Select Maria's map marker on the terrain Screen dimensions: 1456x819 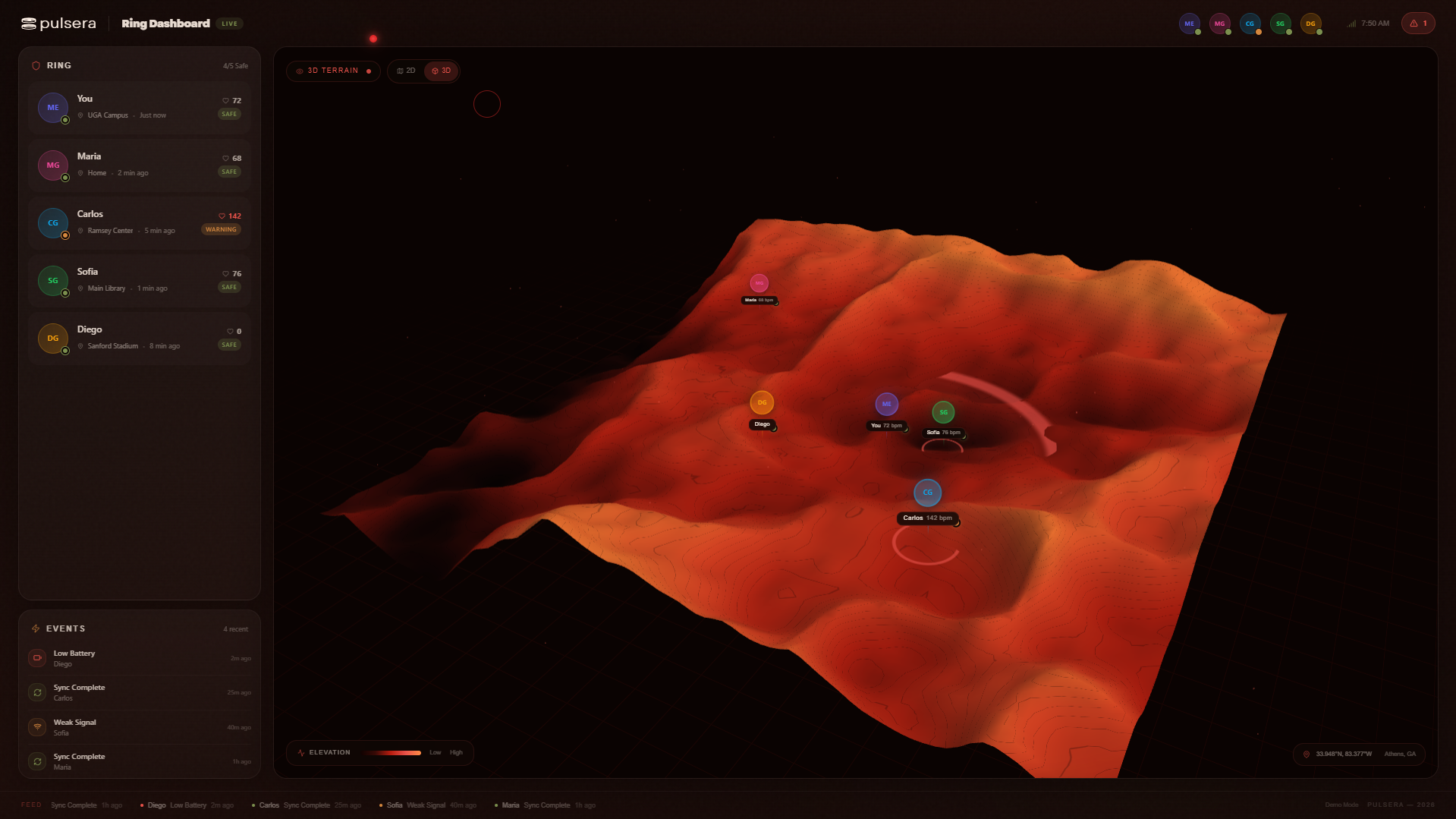coord(759,283)
